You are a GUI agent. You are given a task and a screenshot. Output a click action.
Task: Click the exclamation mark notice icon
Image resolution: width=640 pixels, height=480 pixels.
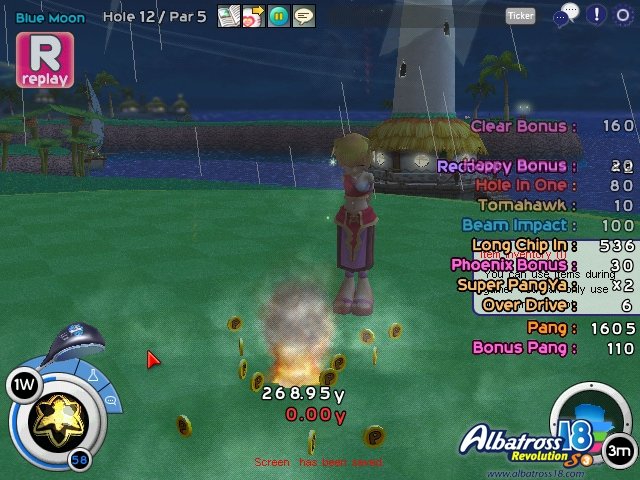pyautogui.click(x=596, y=14)
